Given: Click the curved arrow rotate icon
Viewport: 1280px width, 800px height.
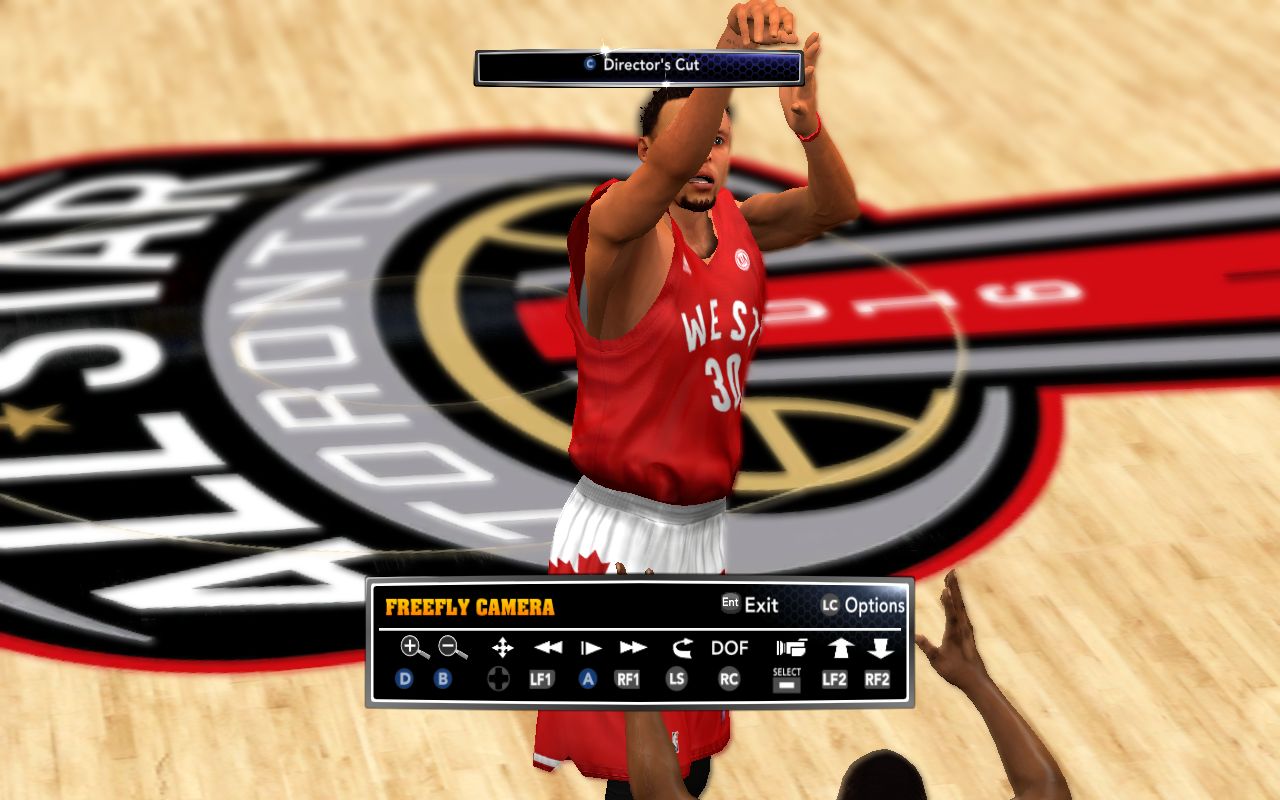Looking at the screenshot, I should coord(682,648).
